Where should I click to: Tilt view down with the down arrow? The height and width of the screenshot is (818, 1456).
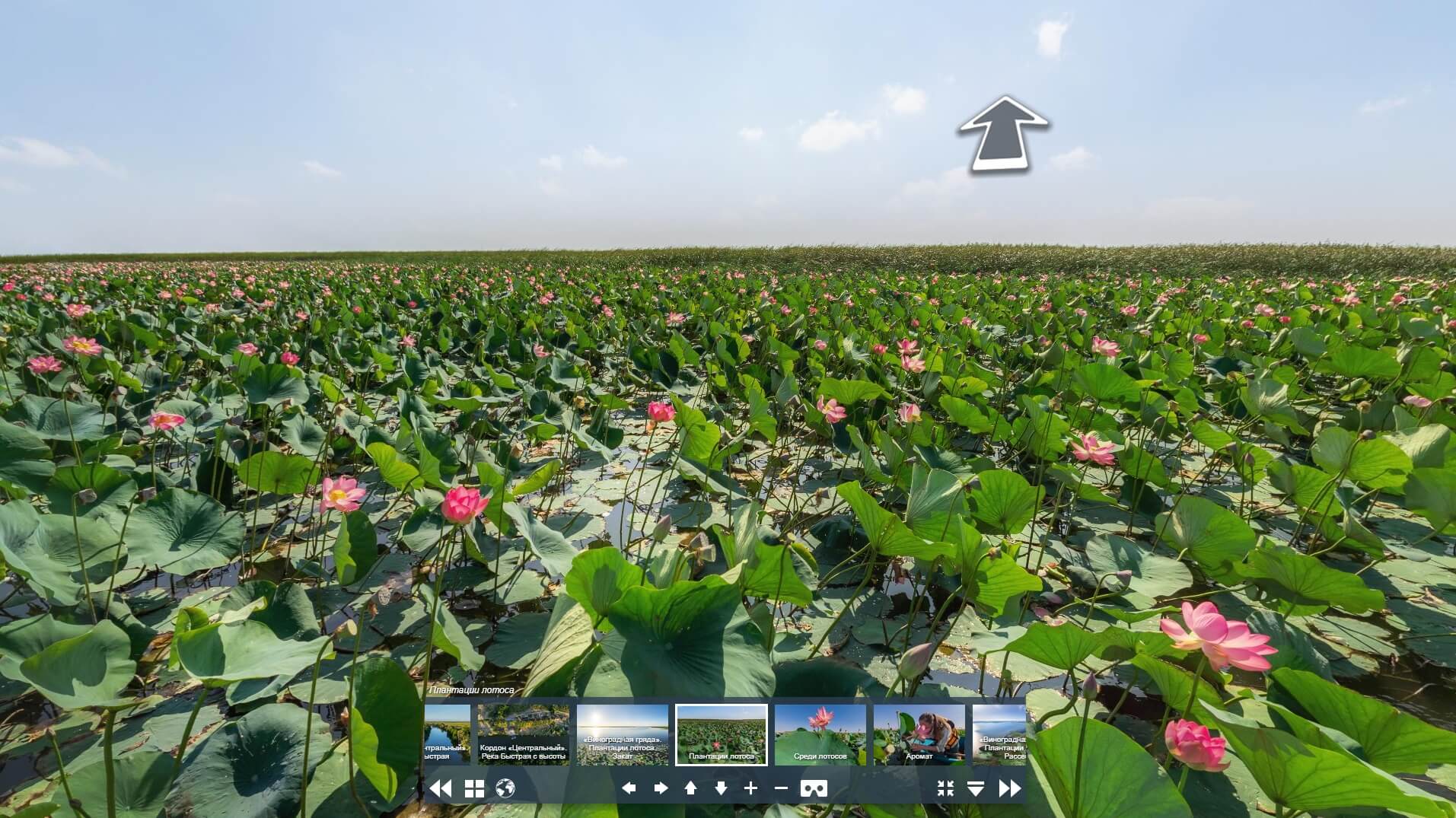tap(721, 789)
